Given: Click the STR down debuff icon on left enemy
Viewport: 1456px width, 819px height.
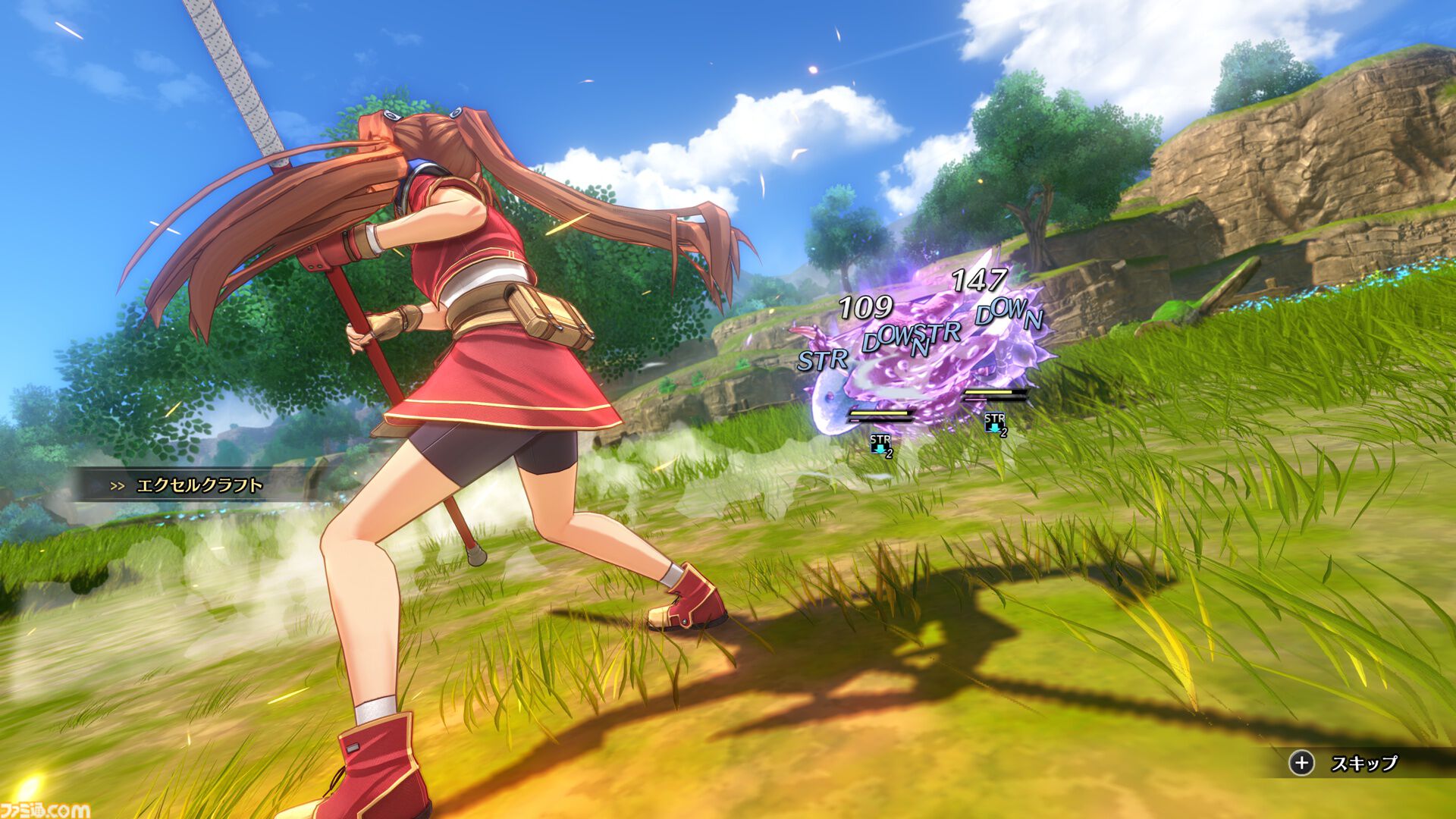Looking at the screenshot, I should (x=880, y=443).
